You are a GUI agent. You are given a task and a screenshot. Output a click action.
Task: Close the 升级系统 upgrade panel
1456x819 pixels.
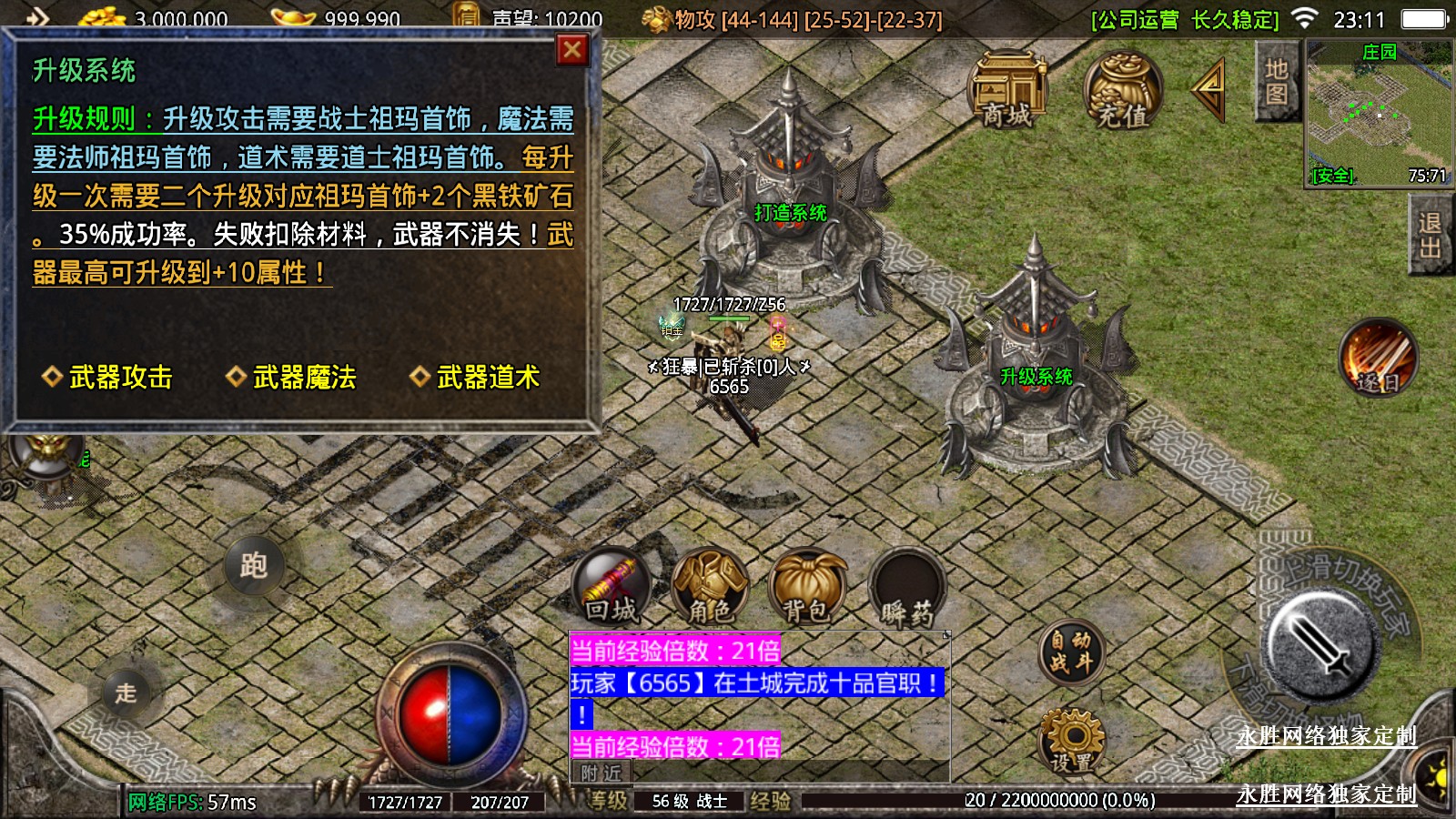point(571,50)
